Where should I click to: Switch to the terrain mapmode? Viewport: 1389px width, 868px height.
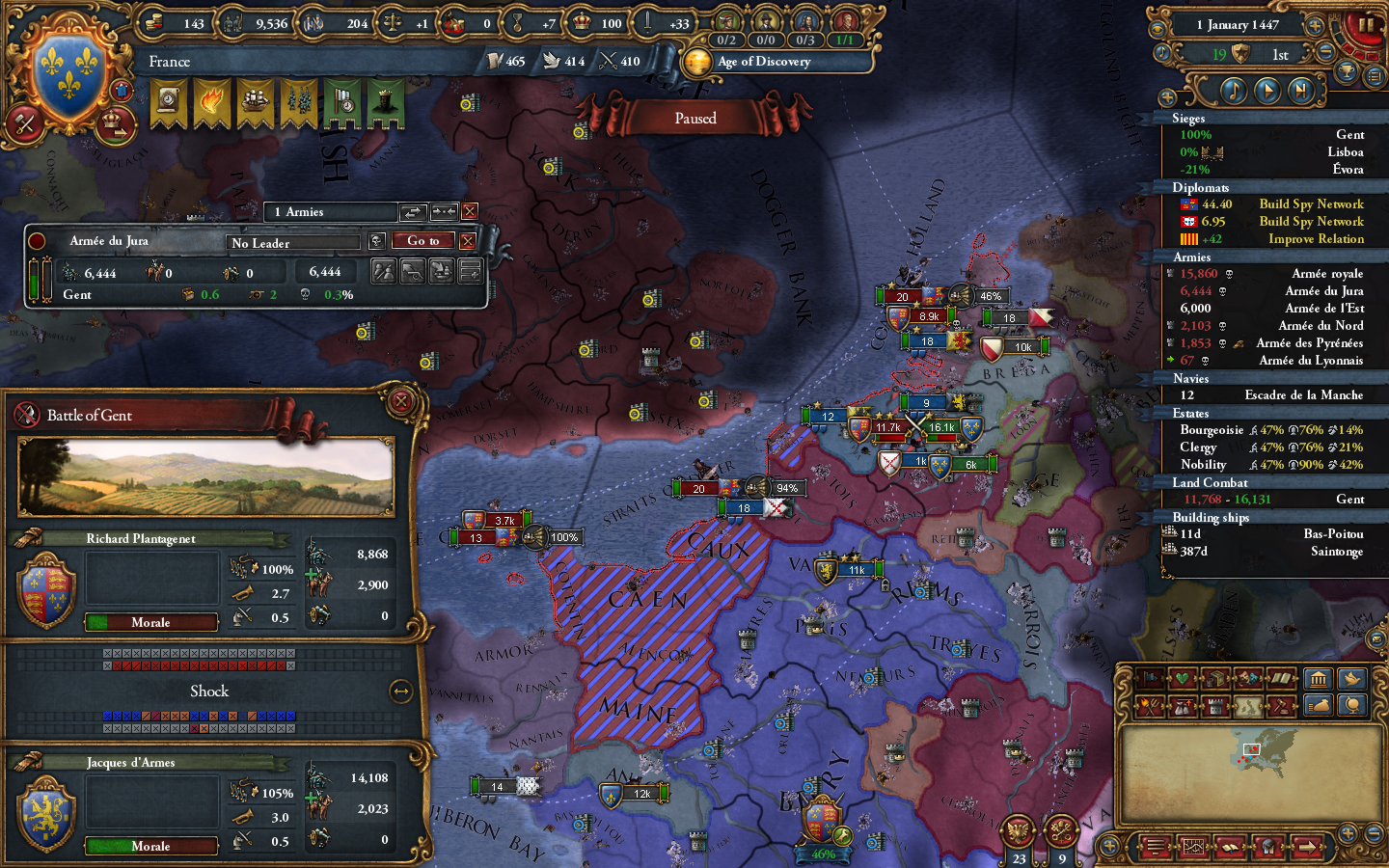[1248, 706]
